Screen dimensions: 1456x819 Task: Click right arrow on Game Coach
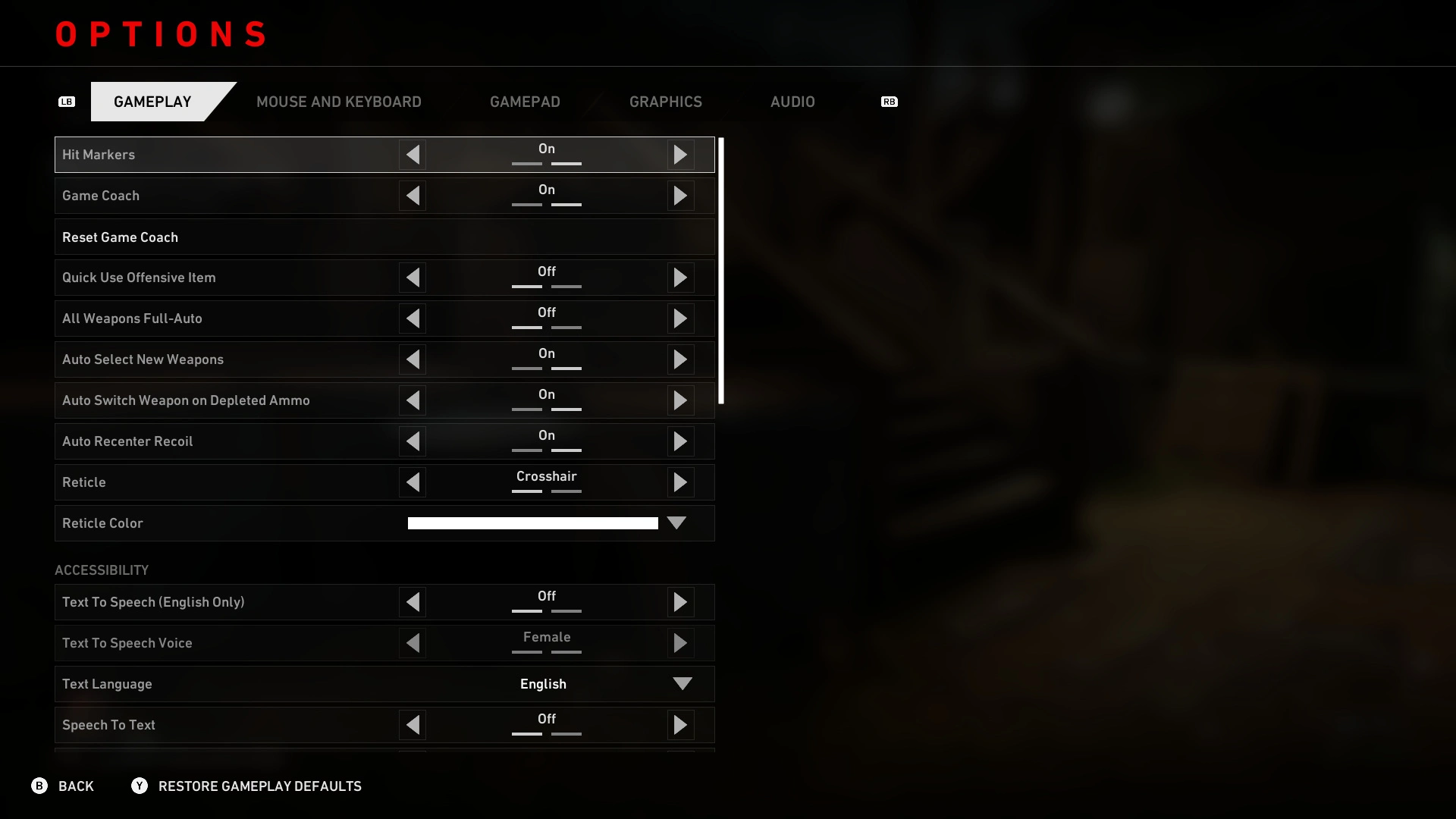coord(680,196)
